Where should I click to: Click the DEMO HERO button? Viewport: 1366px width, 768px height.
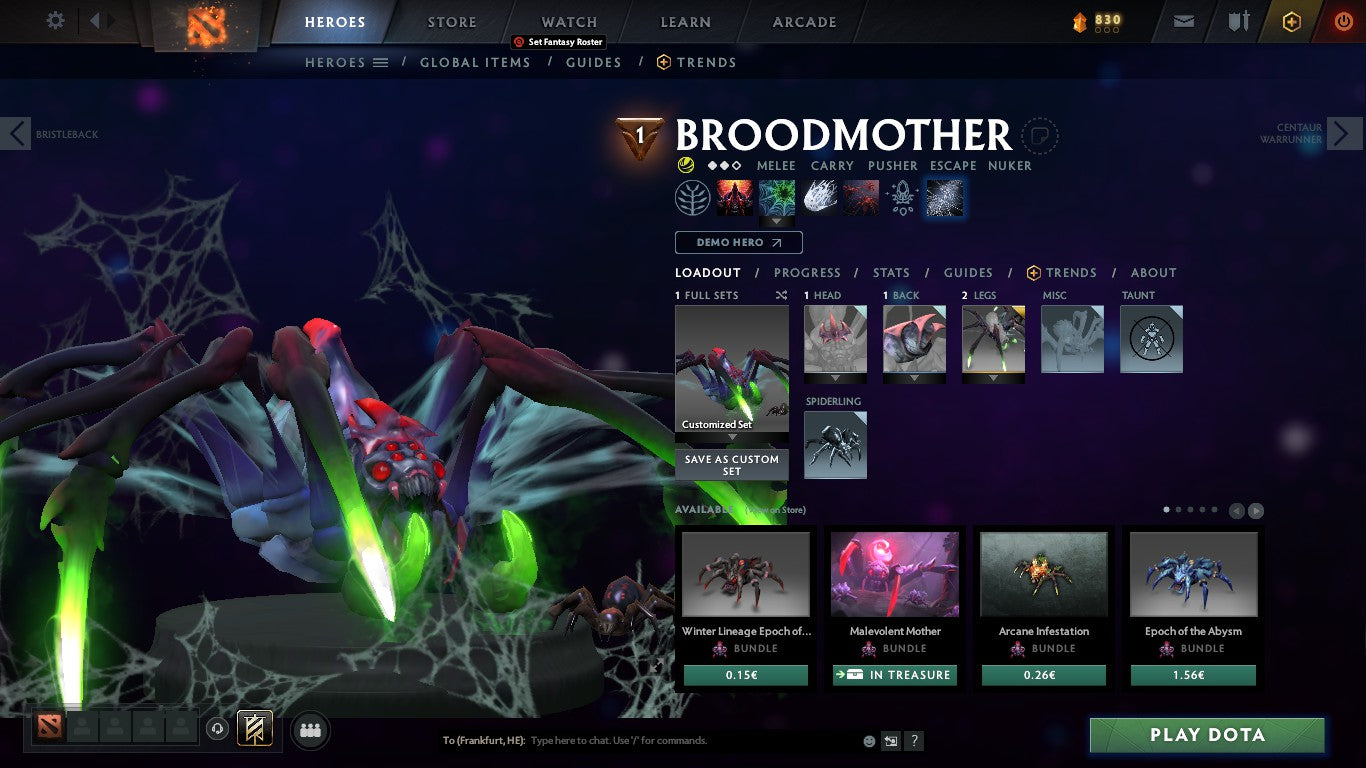click(738, 242)
